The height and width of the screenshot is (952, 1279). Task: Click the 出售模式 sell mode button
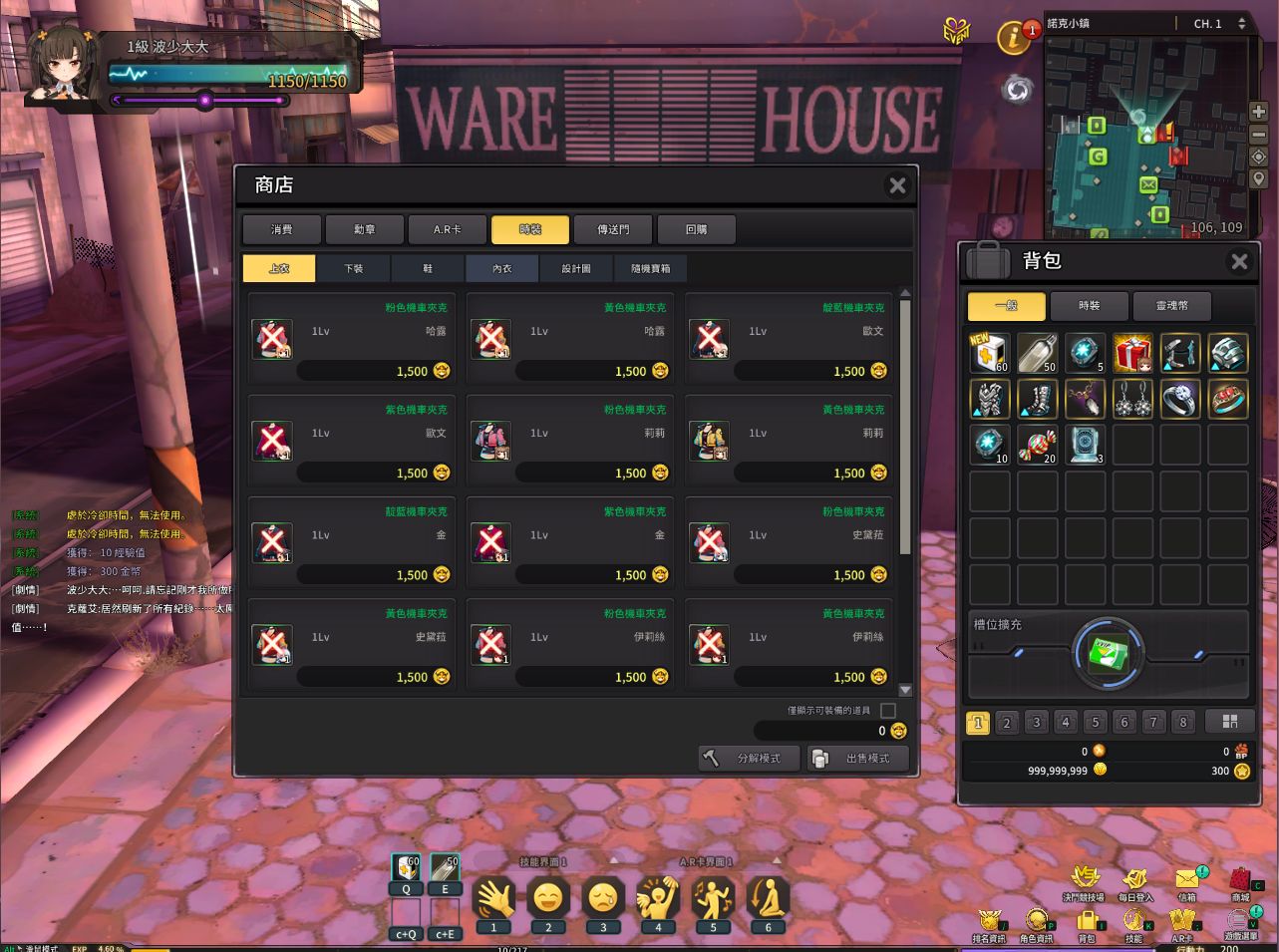pyautogui.click(x=856, y=758)
